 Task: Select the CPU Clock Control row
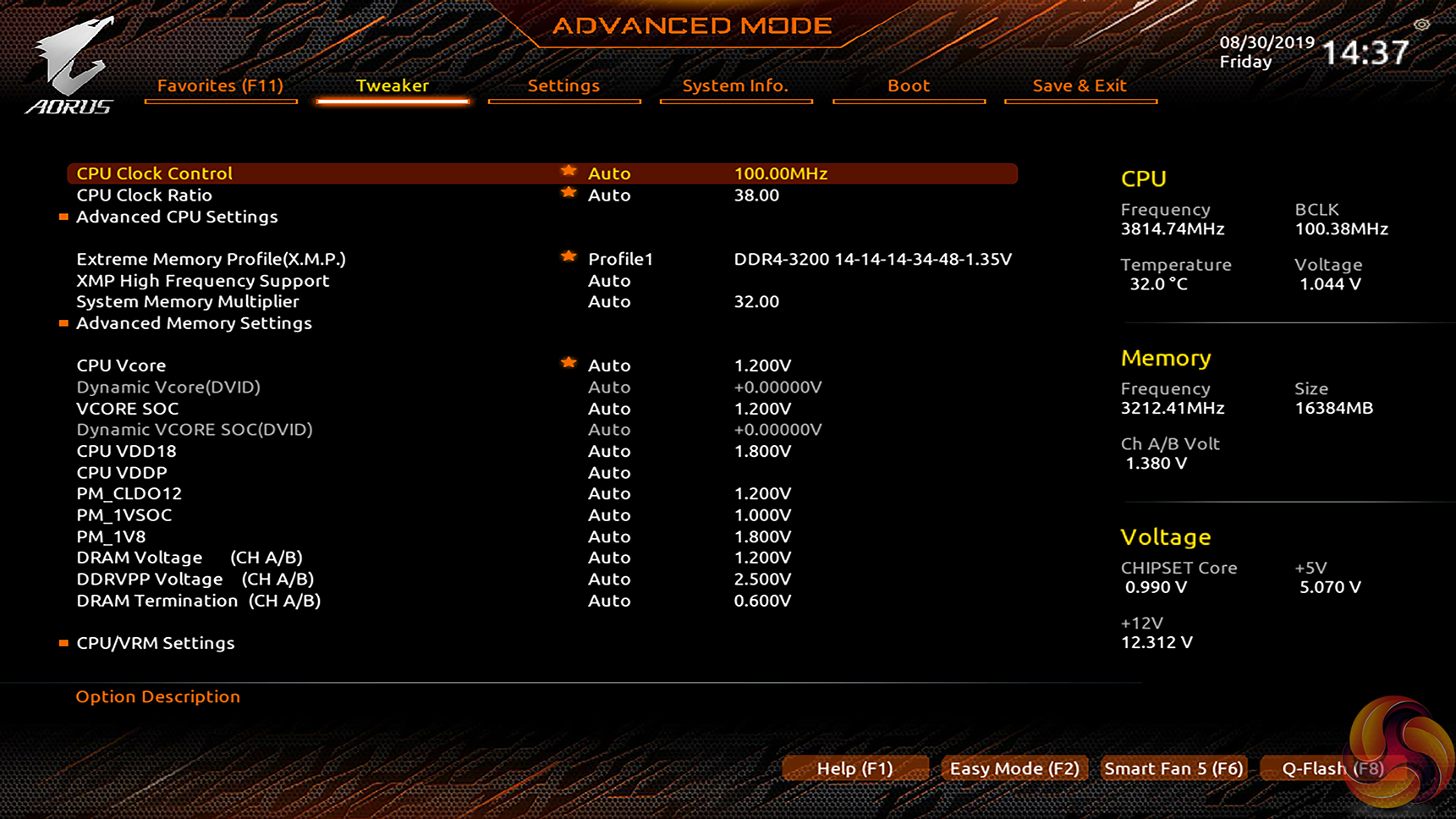tap(155, 173)
